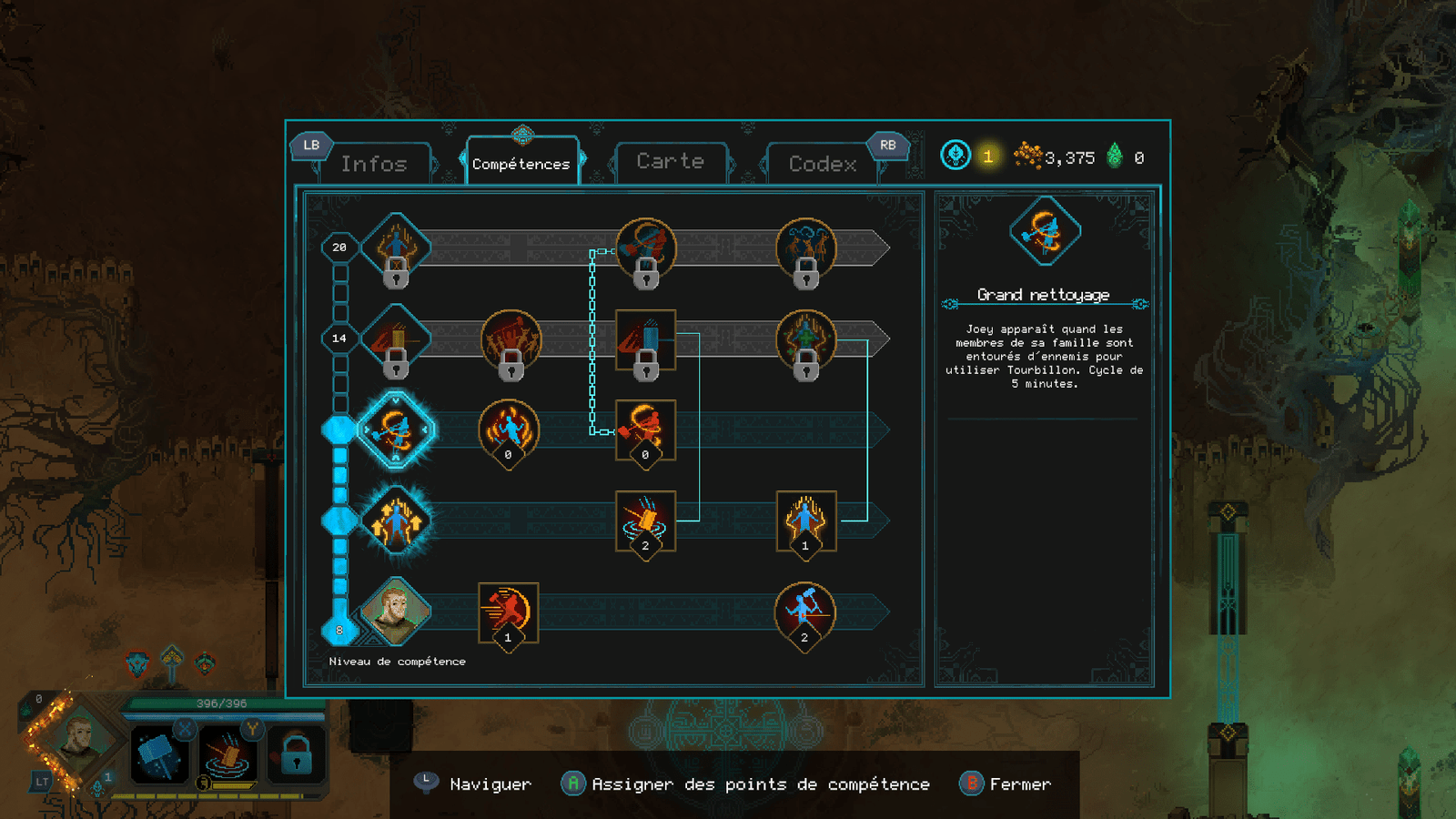Select the Compétences tab

(x=521, y=164)
